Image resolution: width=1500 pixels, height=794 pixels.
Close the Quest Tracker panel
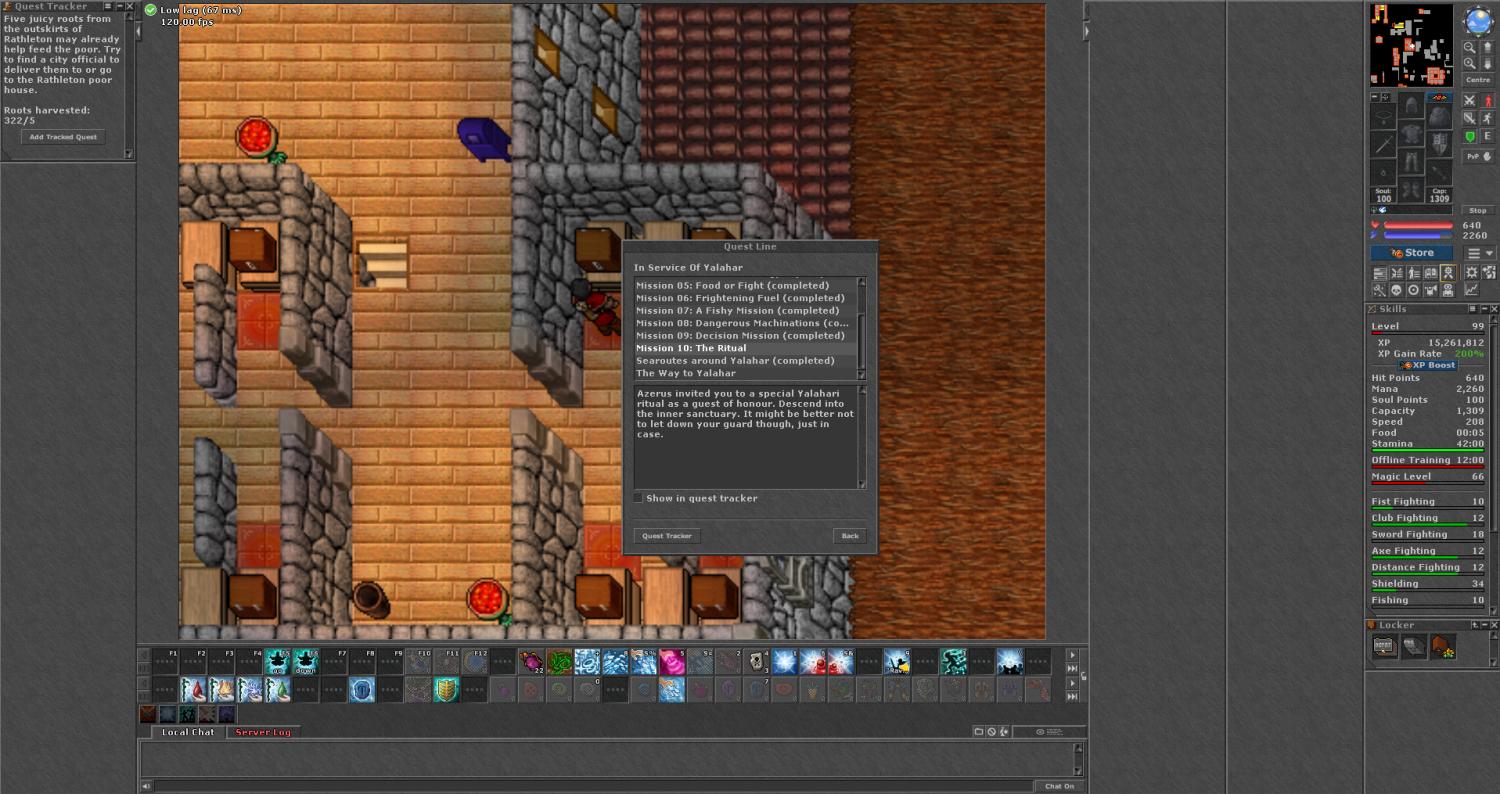[x=129, y=6]
